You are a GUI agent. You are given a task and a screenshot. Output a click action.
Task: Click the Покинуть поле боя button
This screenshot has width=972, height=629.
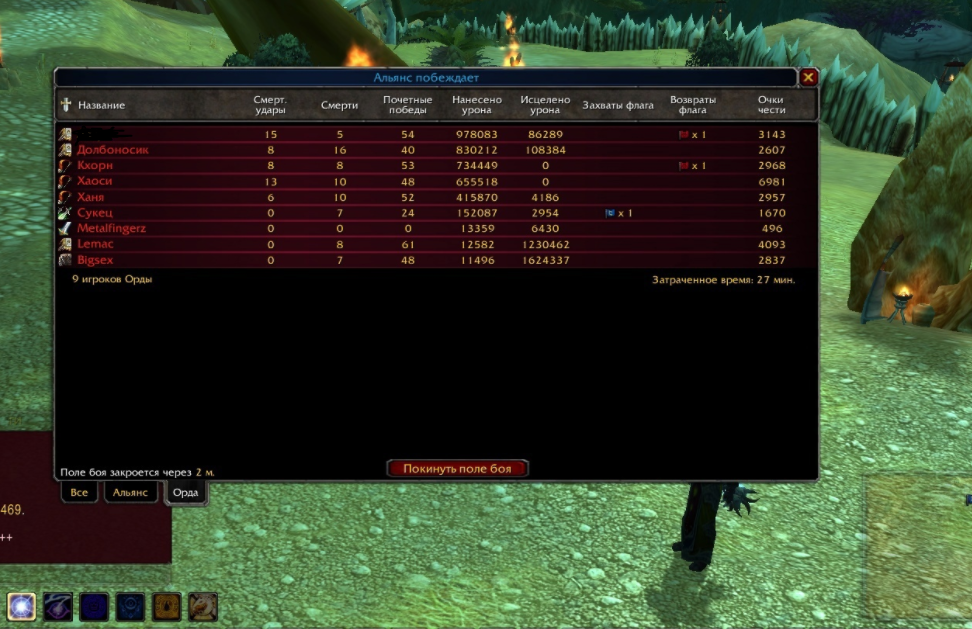tap(457, 468)
